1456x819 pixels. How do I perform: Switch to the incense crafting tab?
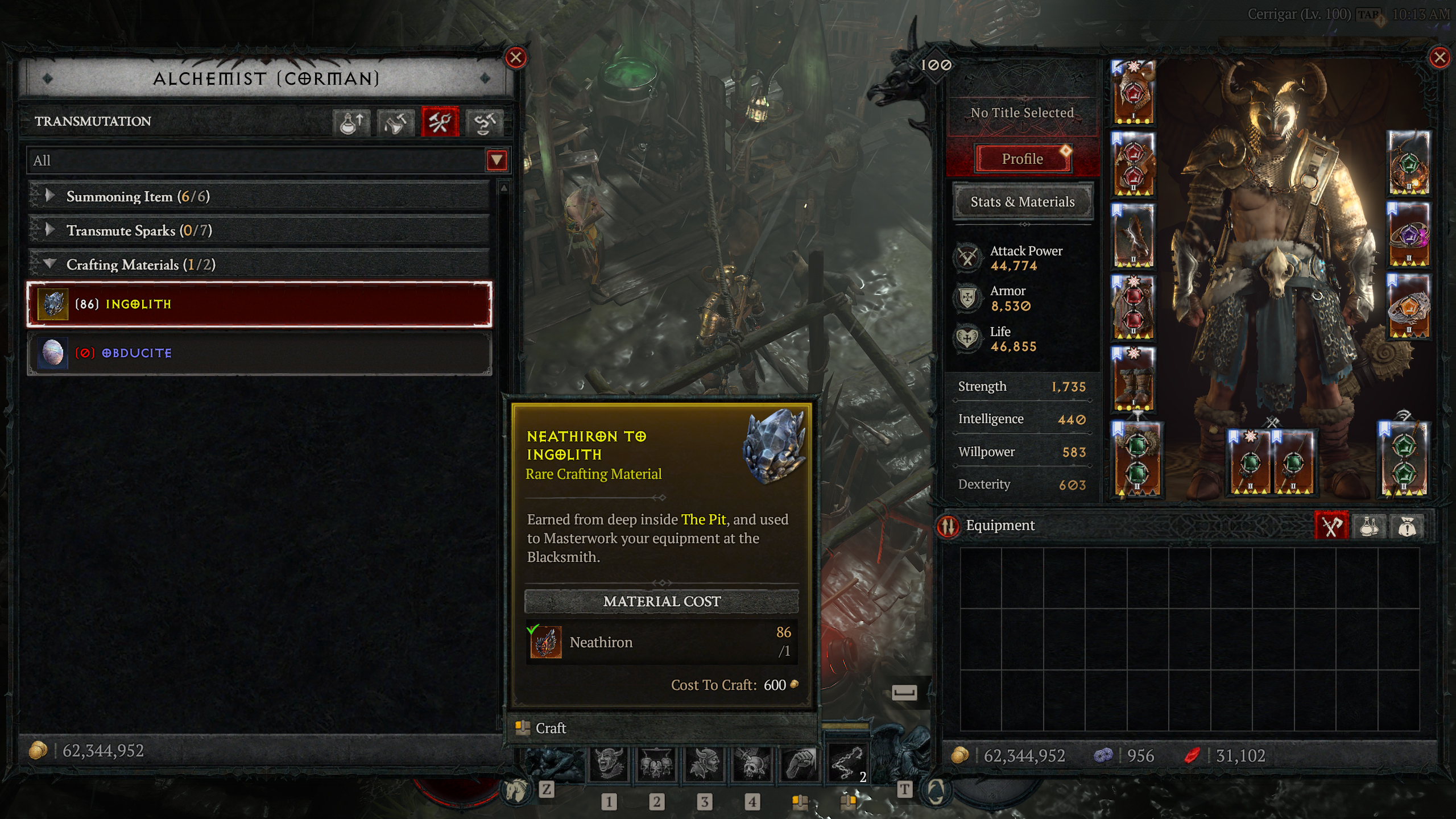(395, 122)
